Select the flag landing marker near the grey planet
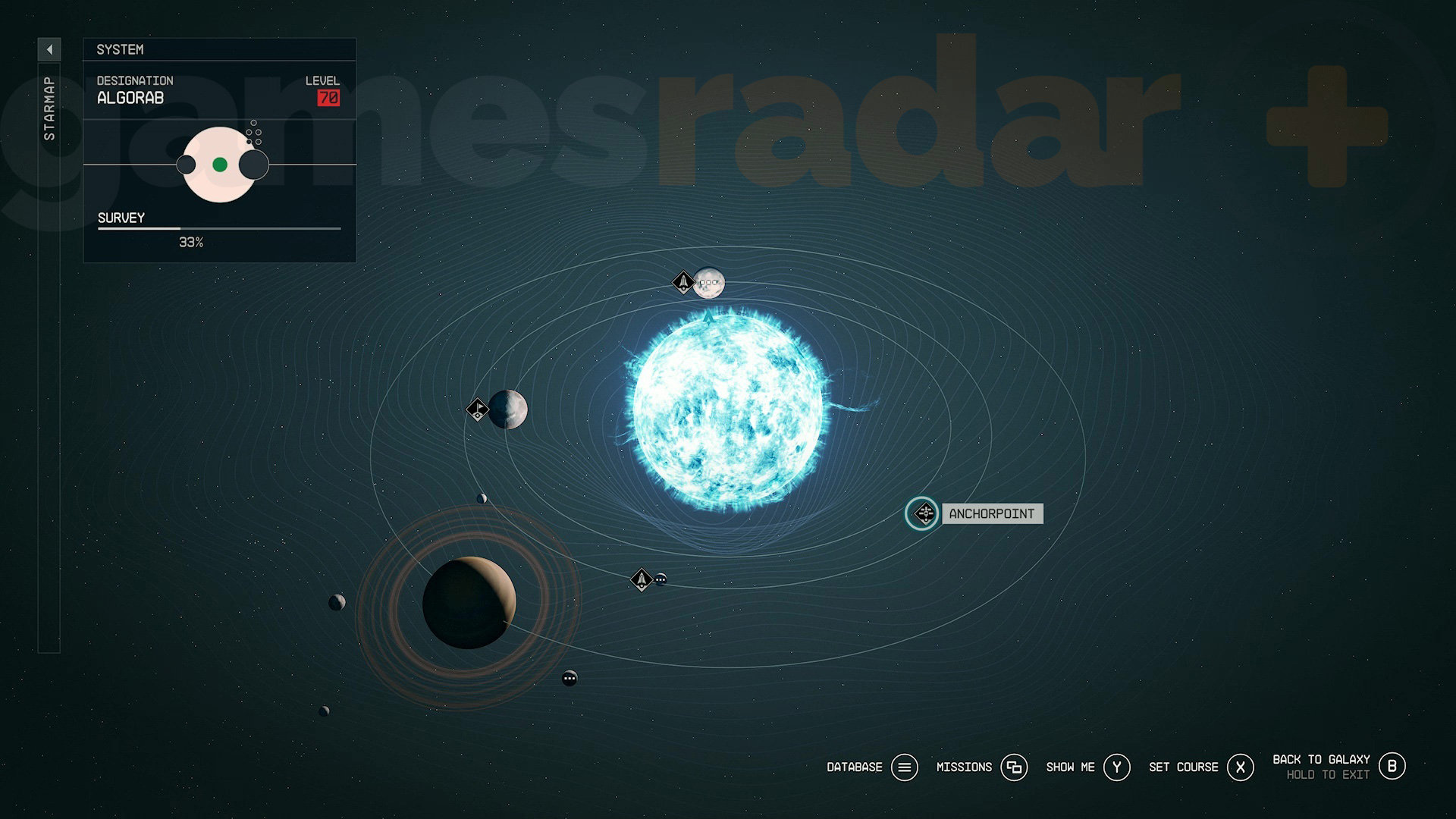Screen dimensions: 1456x819 477,409
